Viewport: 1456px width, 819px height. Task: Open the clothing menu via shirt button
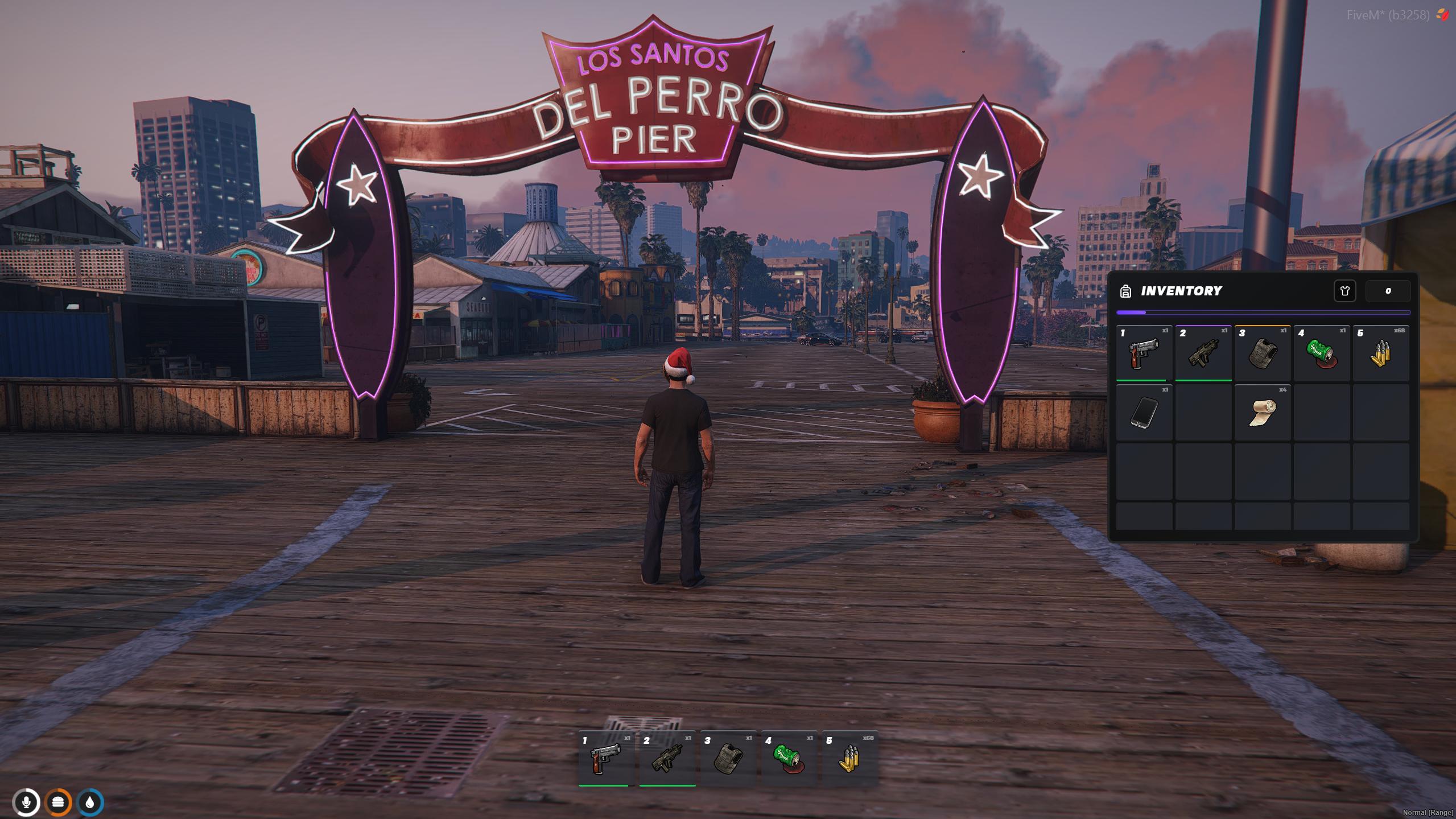click(1344, 291)
